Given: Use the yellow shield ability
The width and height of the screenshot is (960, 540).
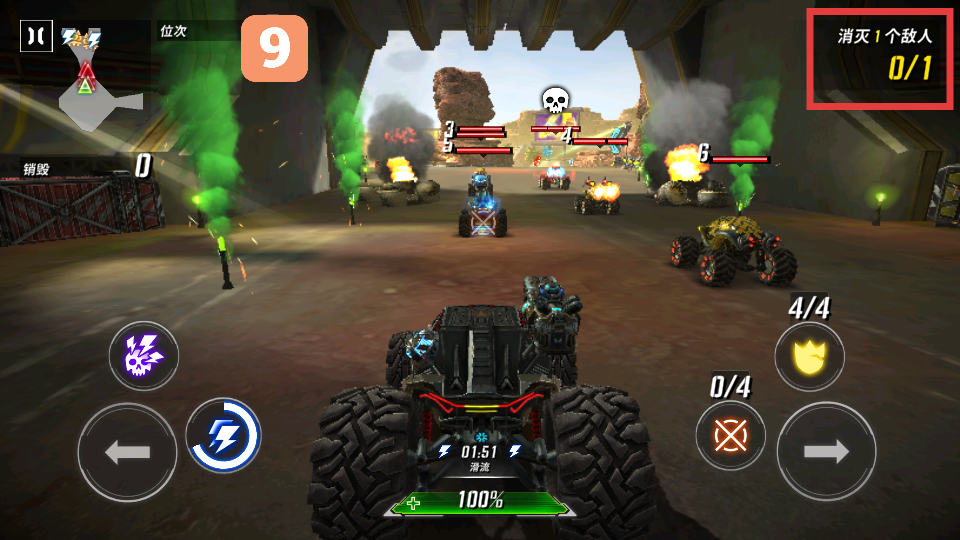Looking at the screenshot, I should tap(809, 356).
